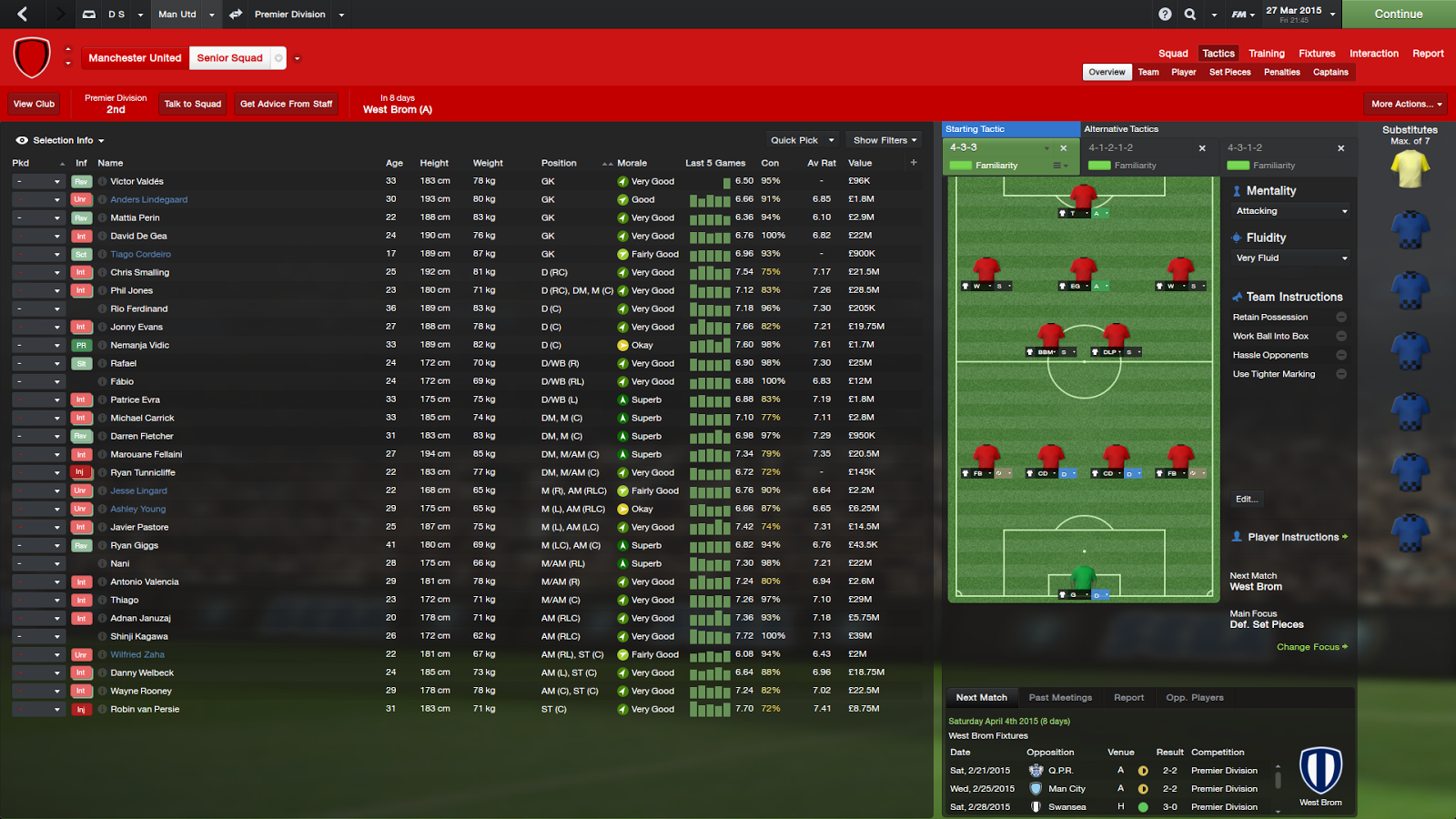1456x819 pixels.
Task: Click the Talk to Squad button
Action: [x=192, y=104]
